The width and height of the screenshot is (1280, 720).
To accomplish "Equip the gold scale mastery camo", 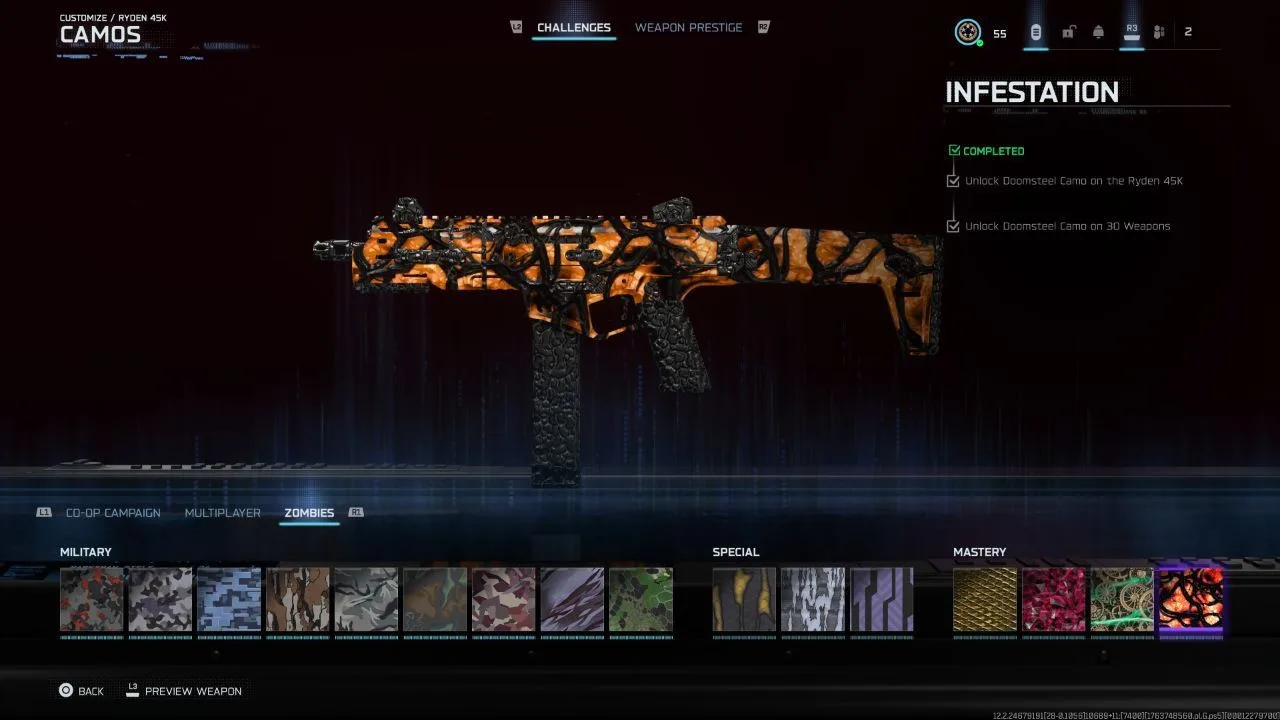I will point(985,600).
